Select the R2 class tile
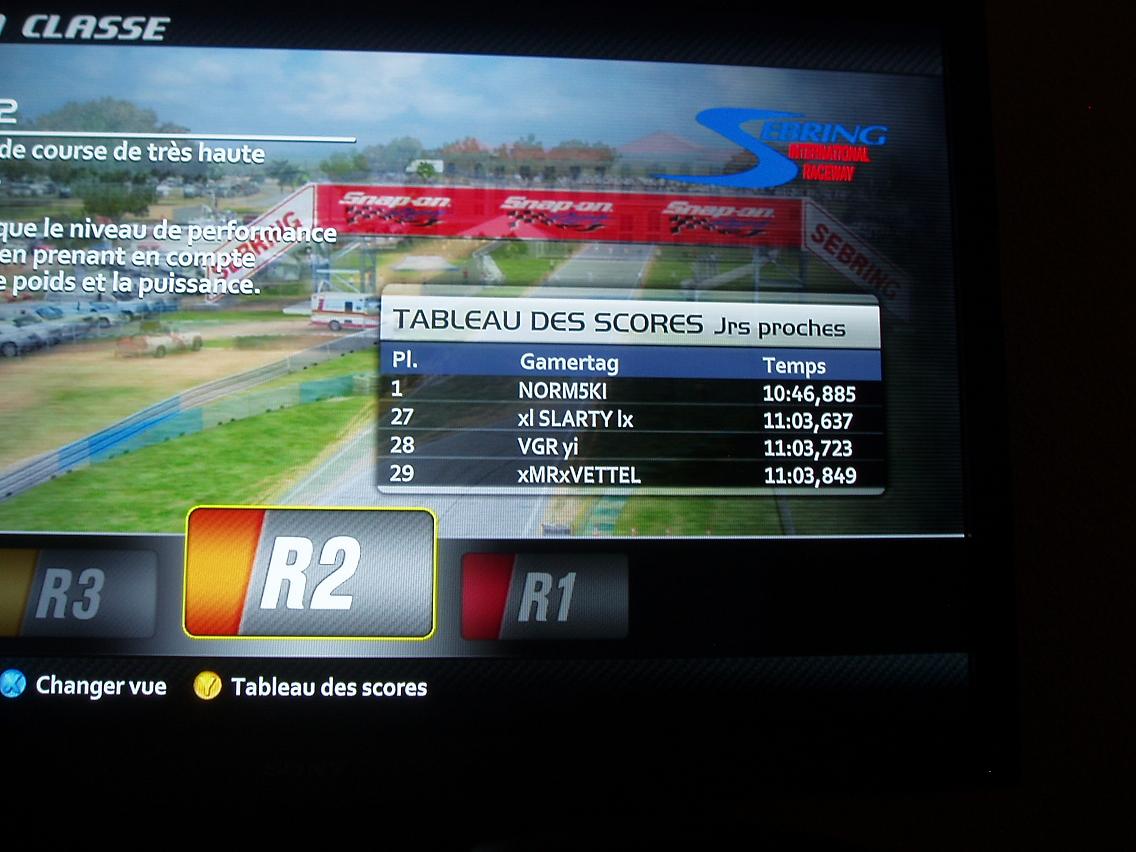 309,573
